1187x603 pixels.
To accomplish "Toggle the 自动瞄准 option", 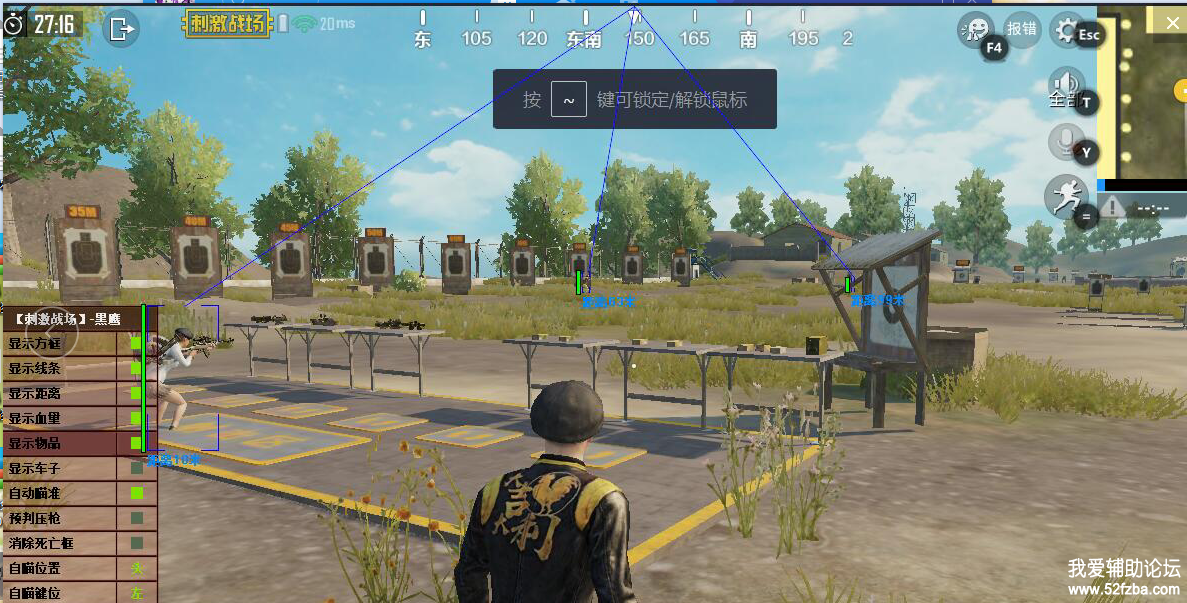I will [x=136, y=493].
